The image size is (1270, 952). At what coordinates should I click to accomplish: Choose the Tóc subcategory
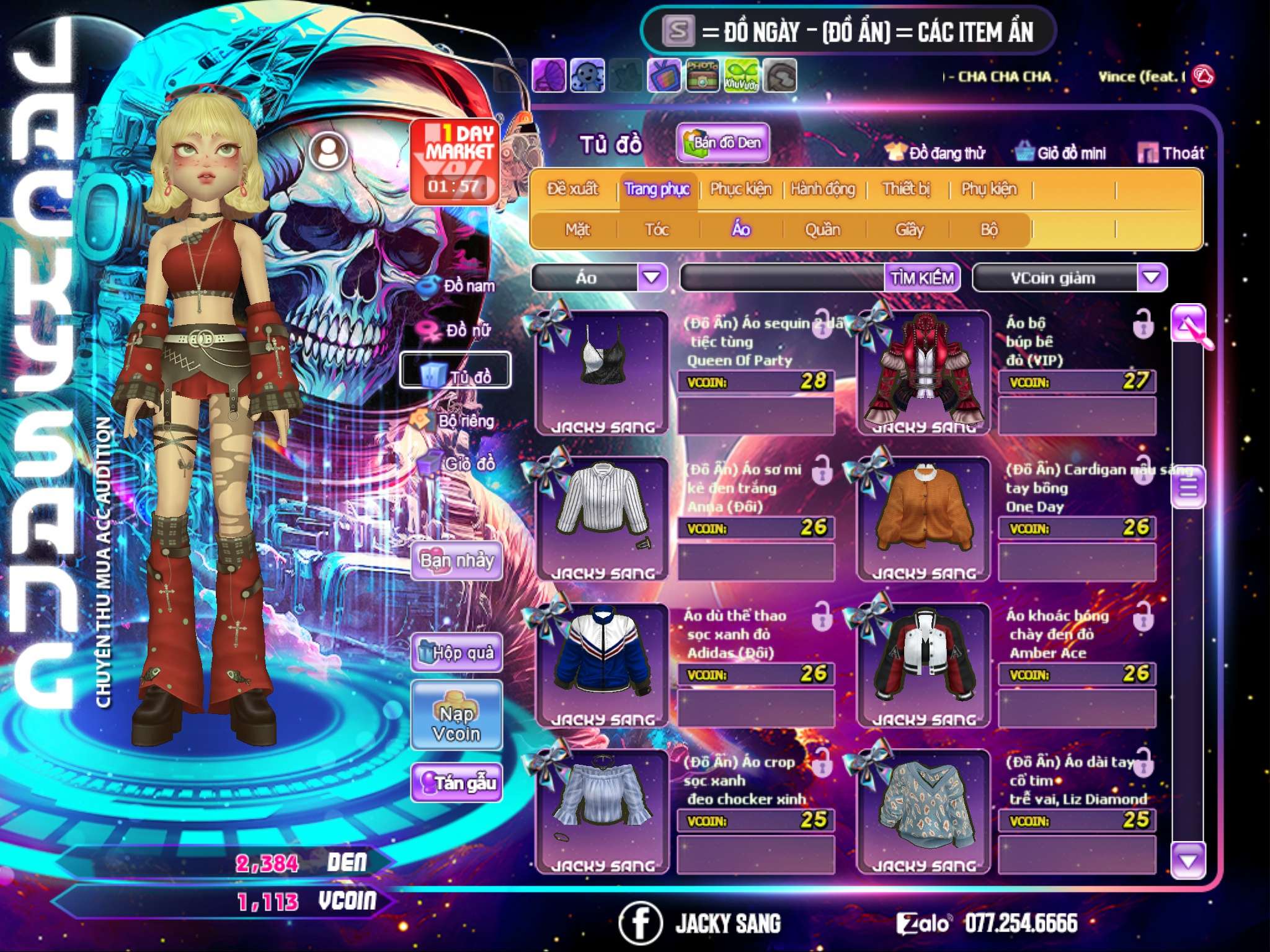click(657, 230)
